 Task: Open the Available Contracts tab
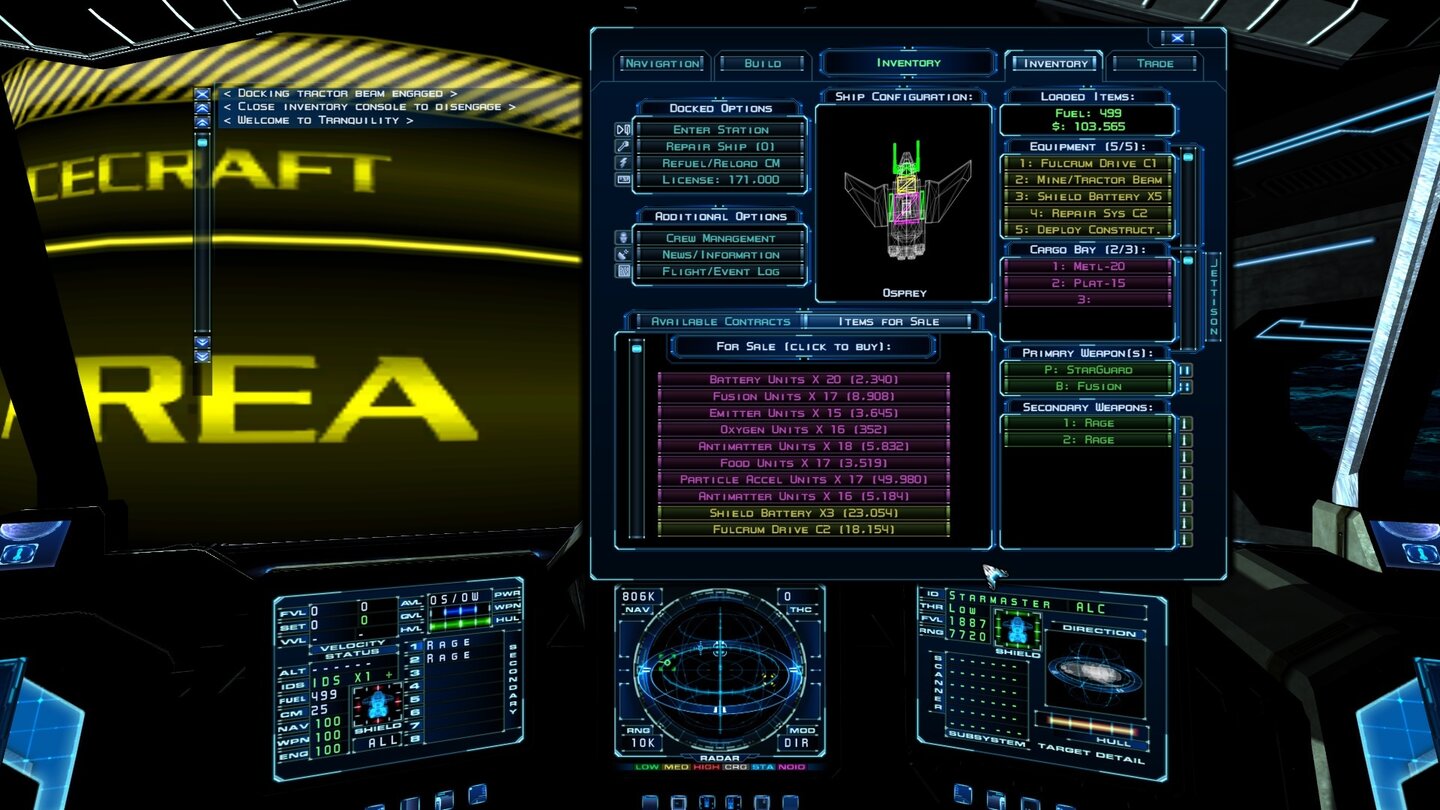(x=714, y=321)
